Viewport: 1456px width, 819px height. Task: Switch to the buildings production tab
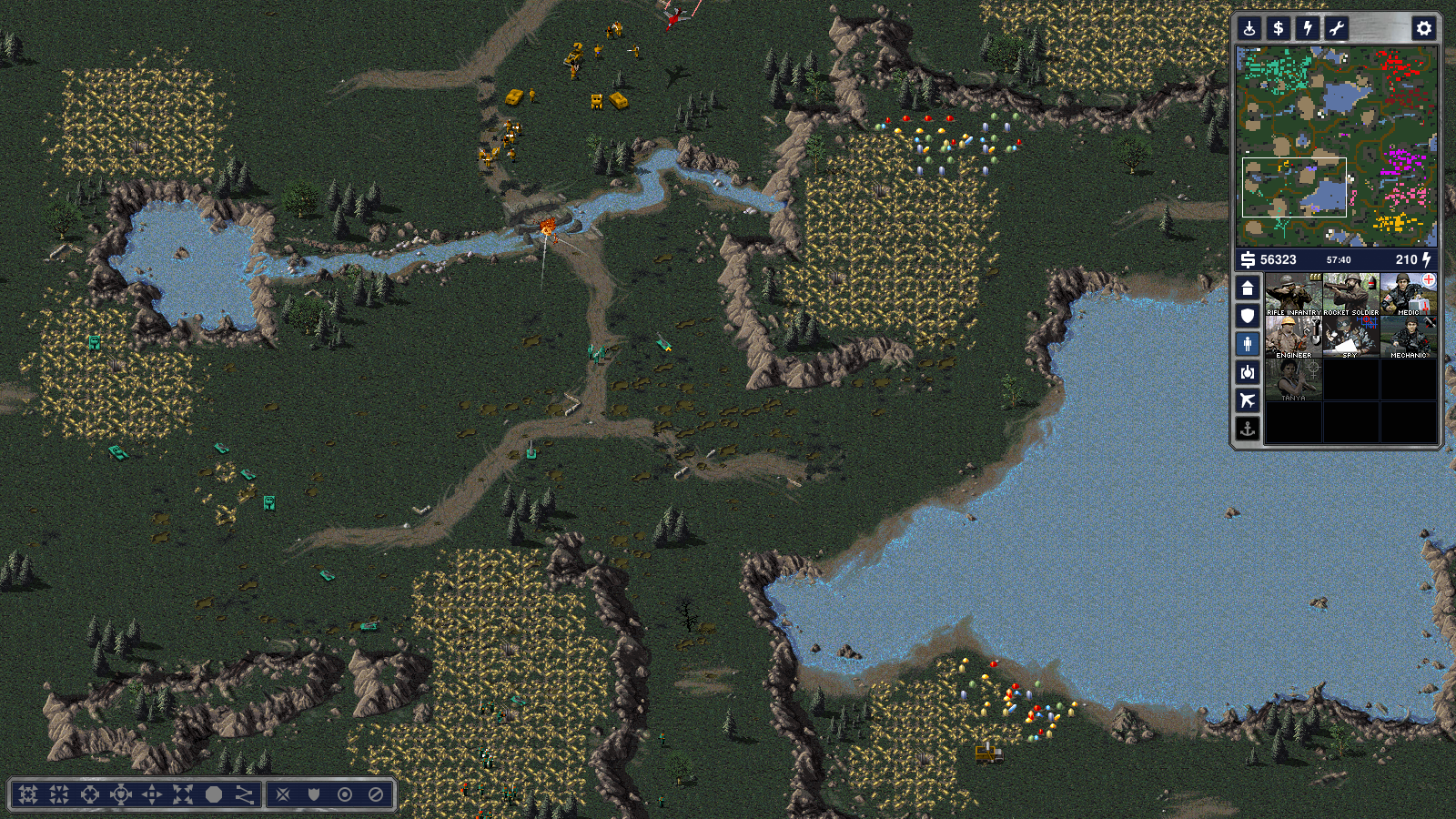pos(1248,288)
